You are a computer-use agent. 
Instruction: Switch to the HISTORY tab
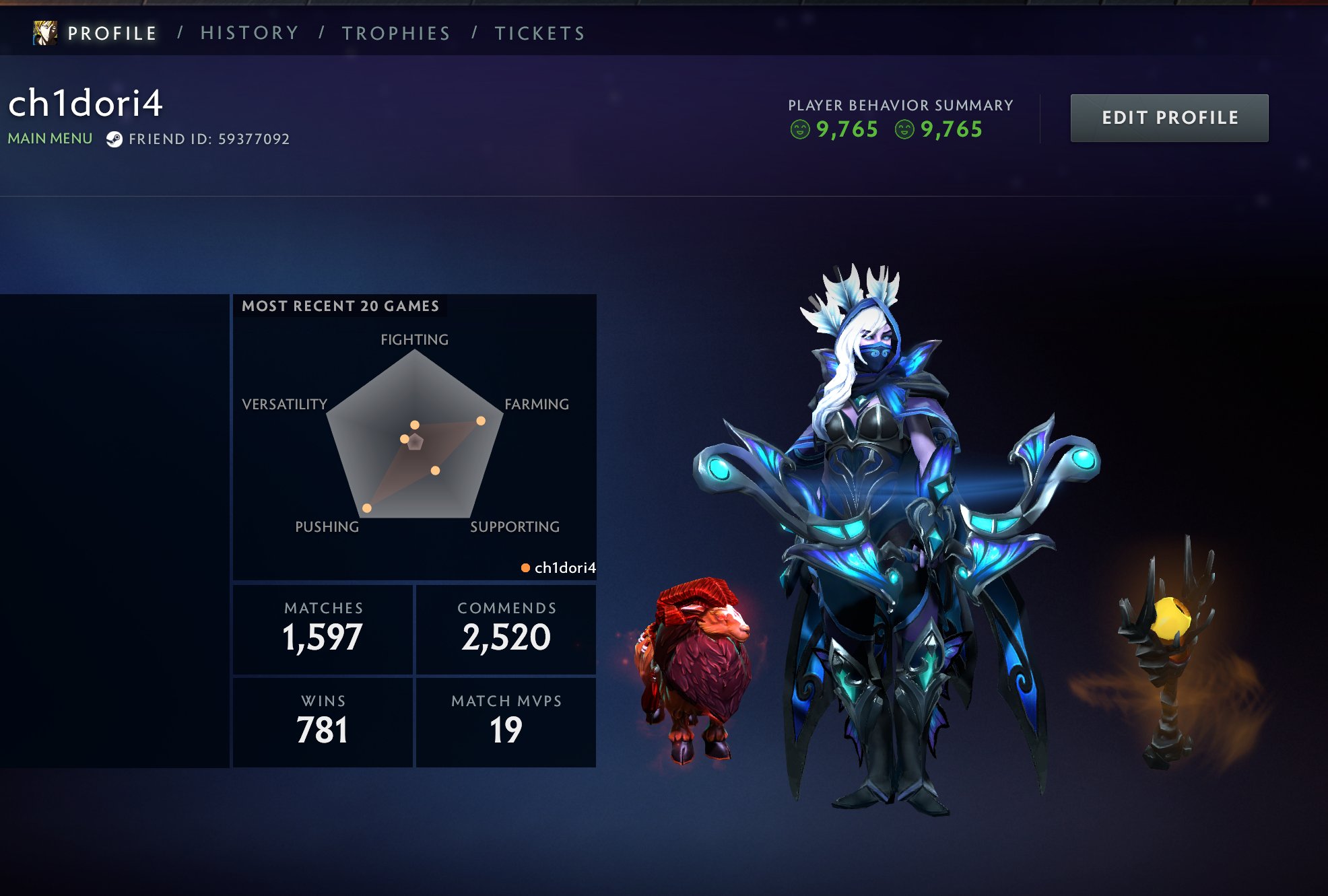(x=251, y=32)
